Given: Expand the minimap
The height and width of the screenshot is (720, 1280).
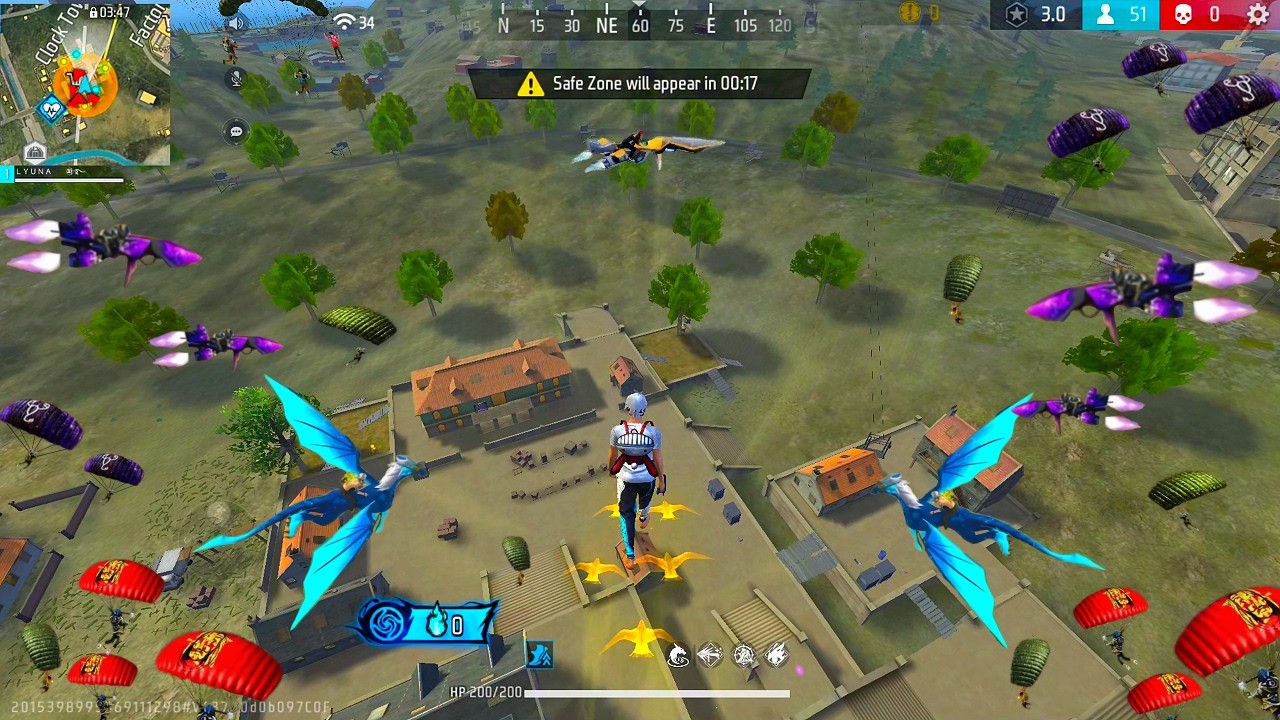Looking at the screenshot, I should tap(85, 83).
